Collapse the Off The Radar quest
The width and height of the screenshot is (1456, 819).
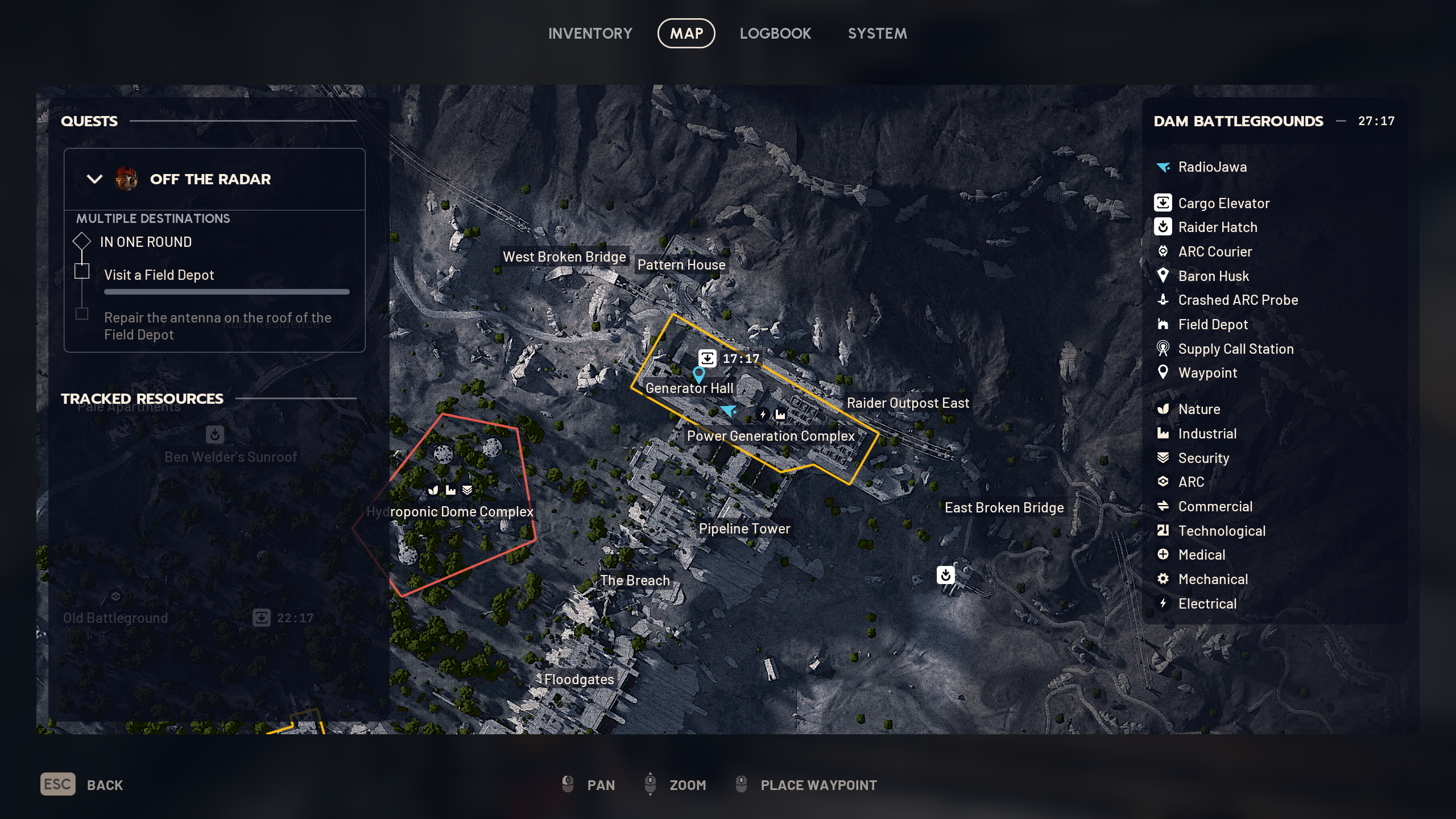pos(94,179)
